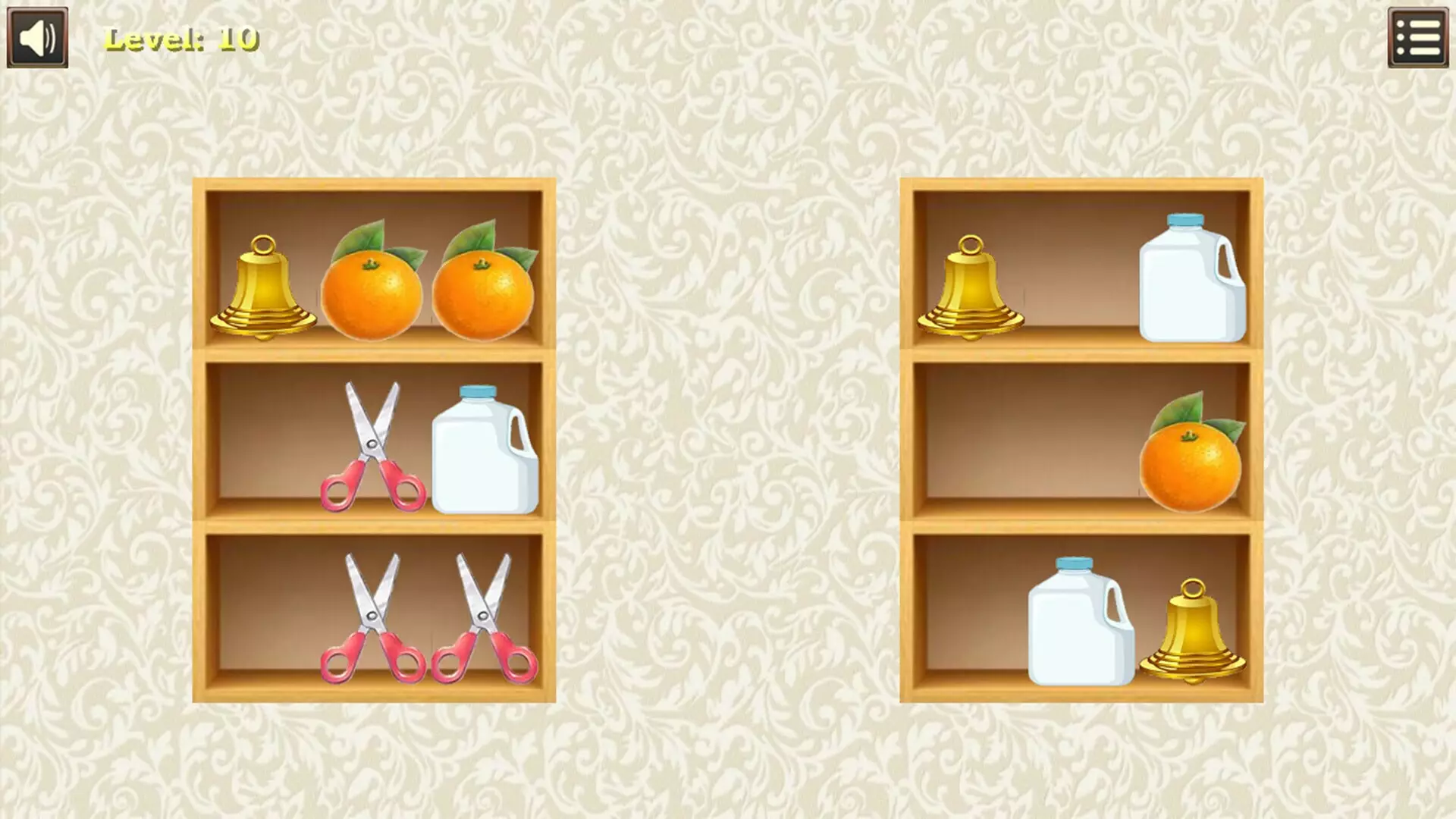Click the first orange on the top-left shelf
Screen dimensions: 1456x819
[372, 296]
